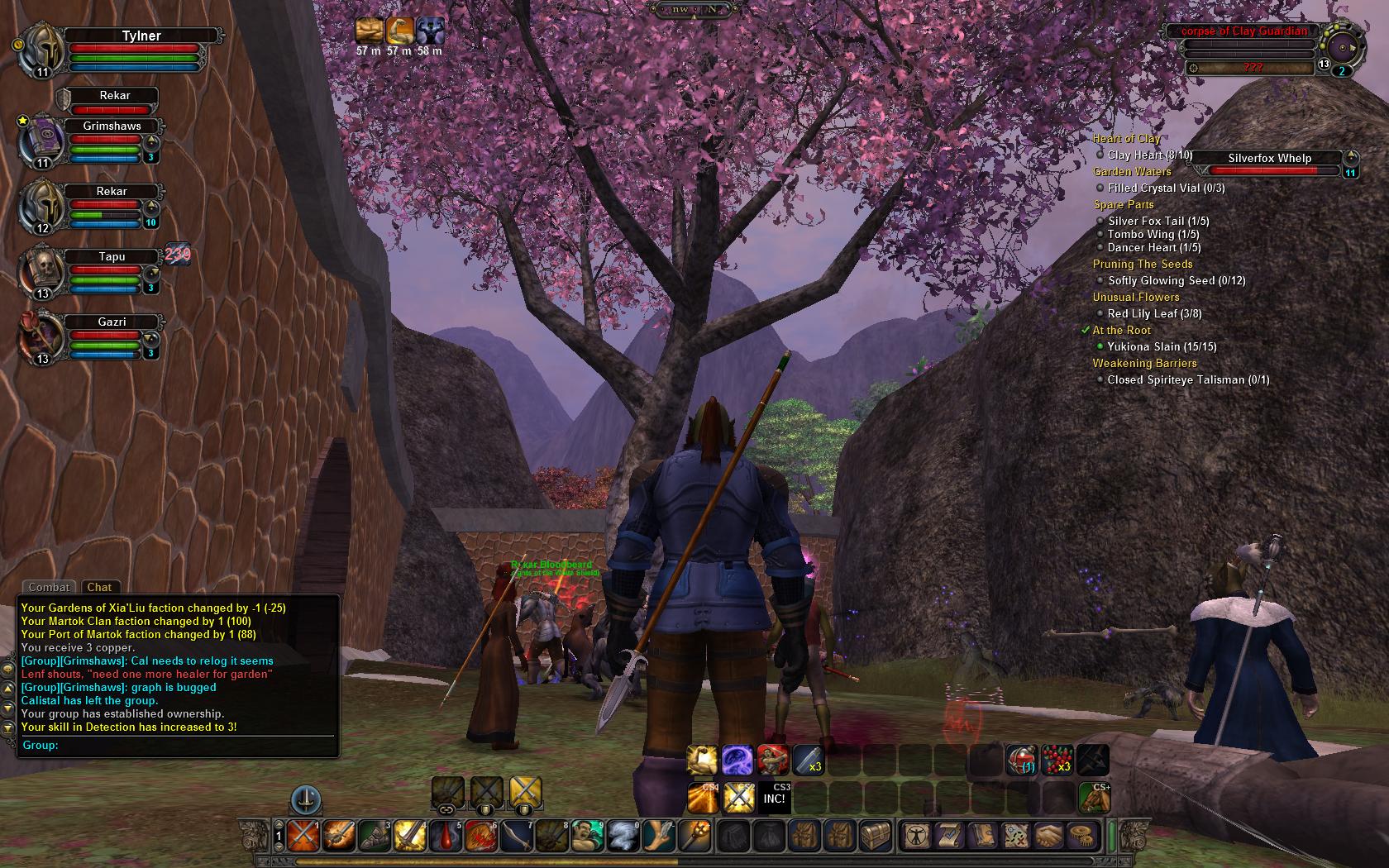
Task: Open the treasure chest inventory icon
Action: click(876, 836)
